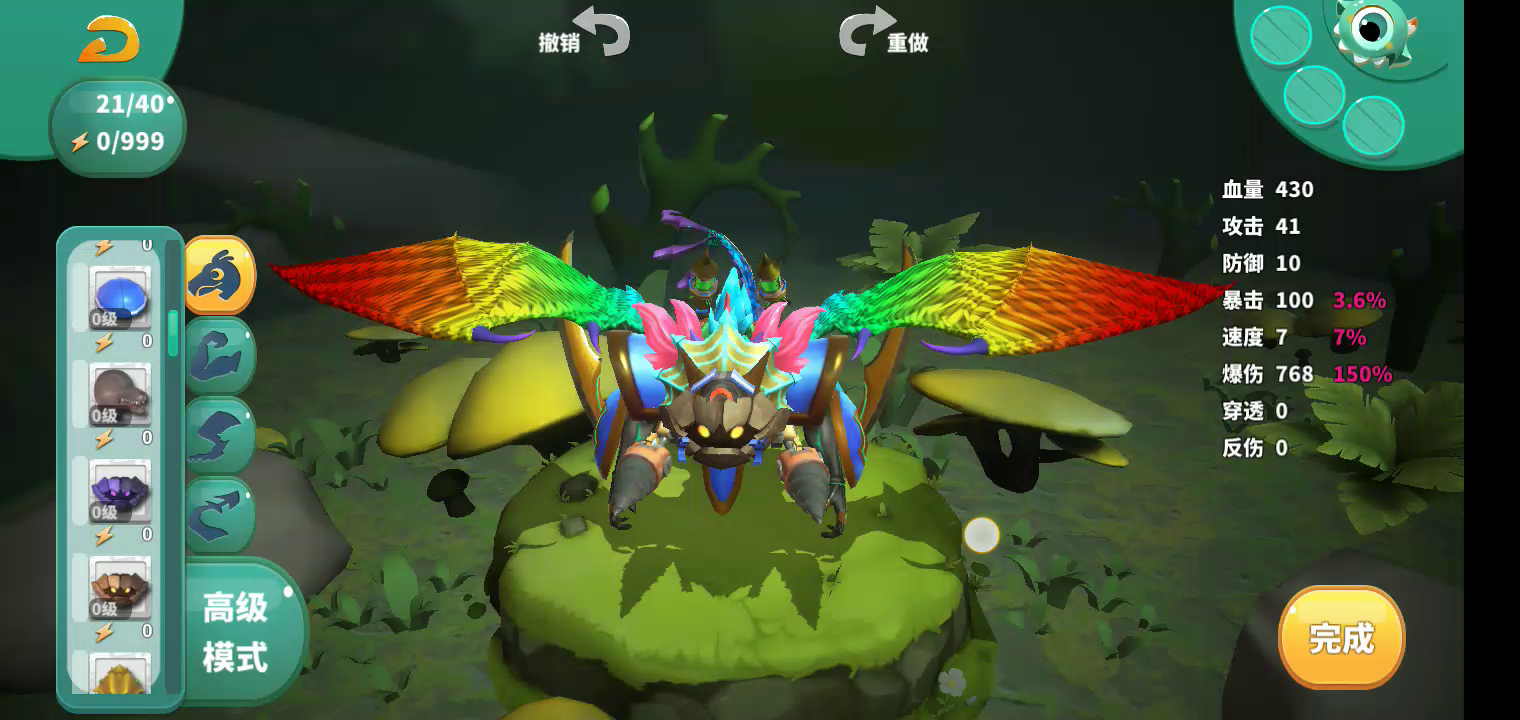Viewport: 1520px width, 720px height.
Task: Redo the change with 重做
Action: coord(882,33)
